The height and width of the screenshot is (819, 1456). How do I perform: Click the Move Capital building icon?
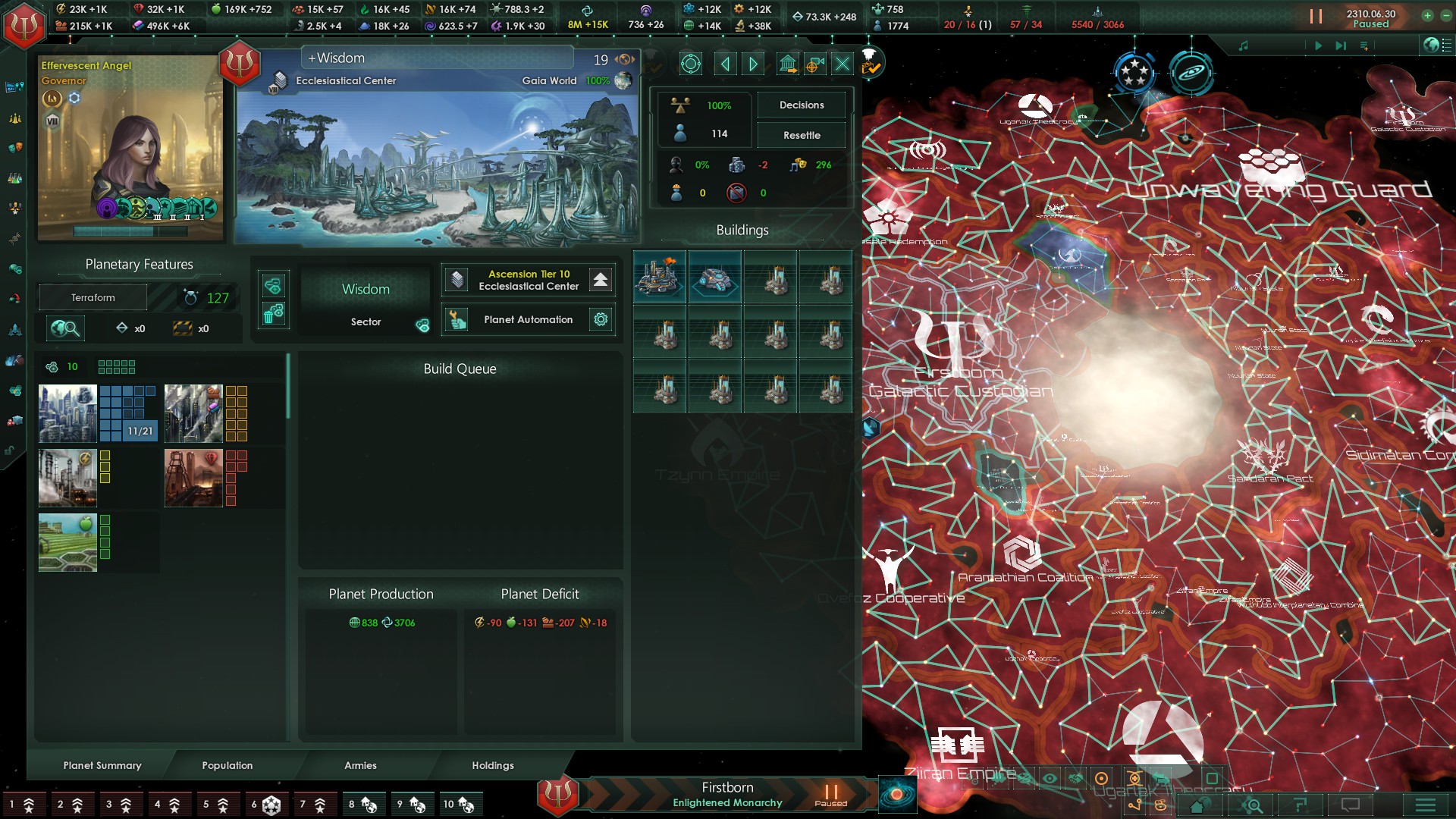point(789,64)
